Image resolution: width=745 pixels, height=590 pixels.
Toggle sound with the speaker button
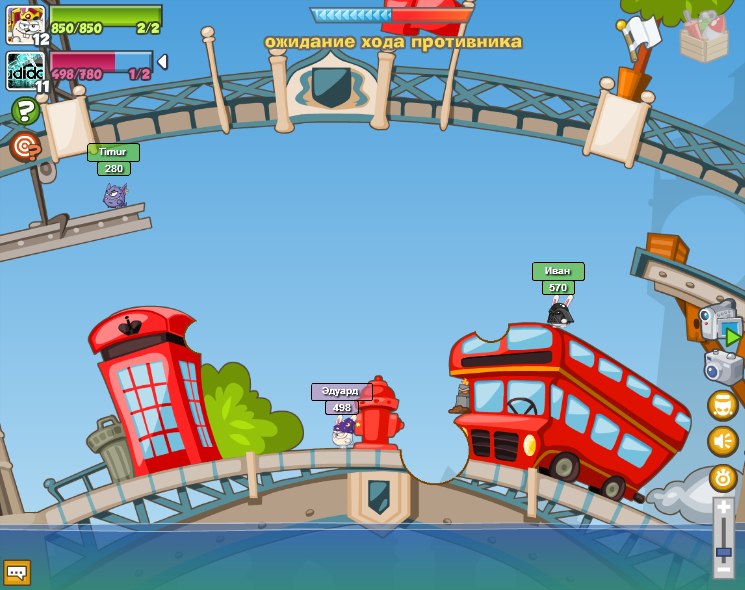pos(723,441)
